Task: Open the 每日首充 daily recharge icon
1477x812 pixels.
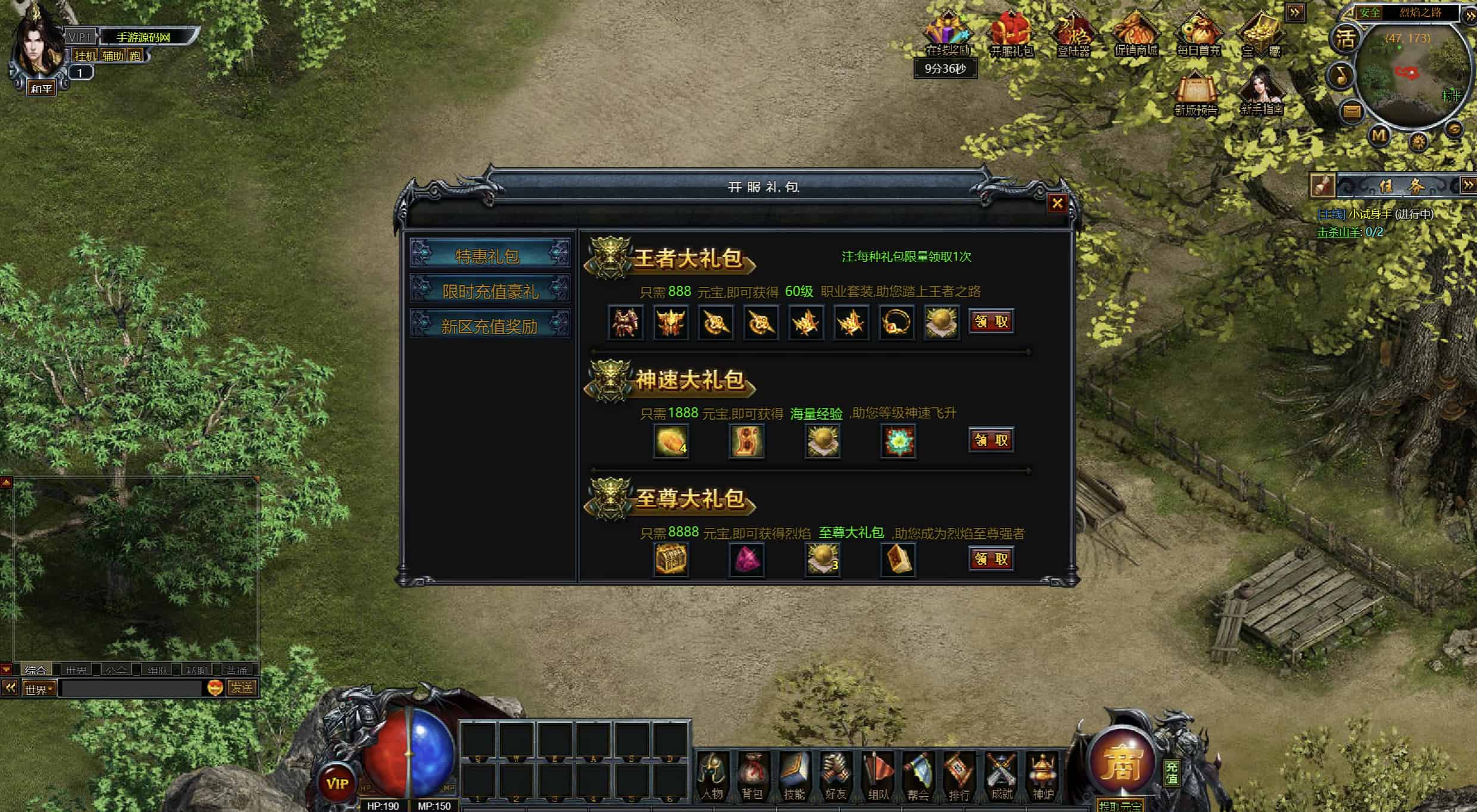Action: pyautogui.click(x=1198, y=36)
